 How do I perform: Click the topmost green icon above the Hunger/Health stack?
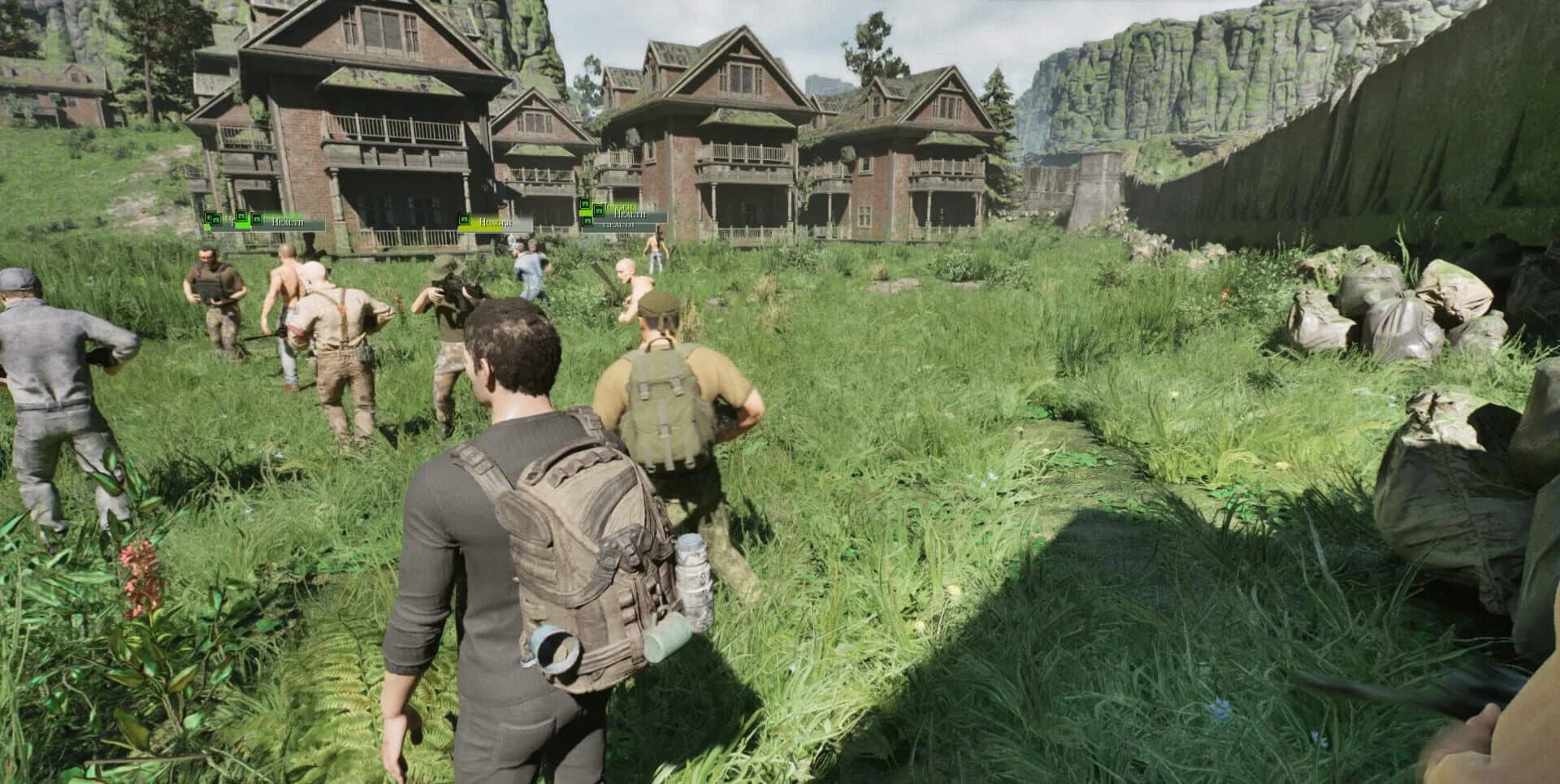click(x=585, y=203)
